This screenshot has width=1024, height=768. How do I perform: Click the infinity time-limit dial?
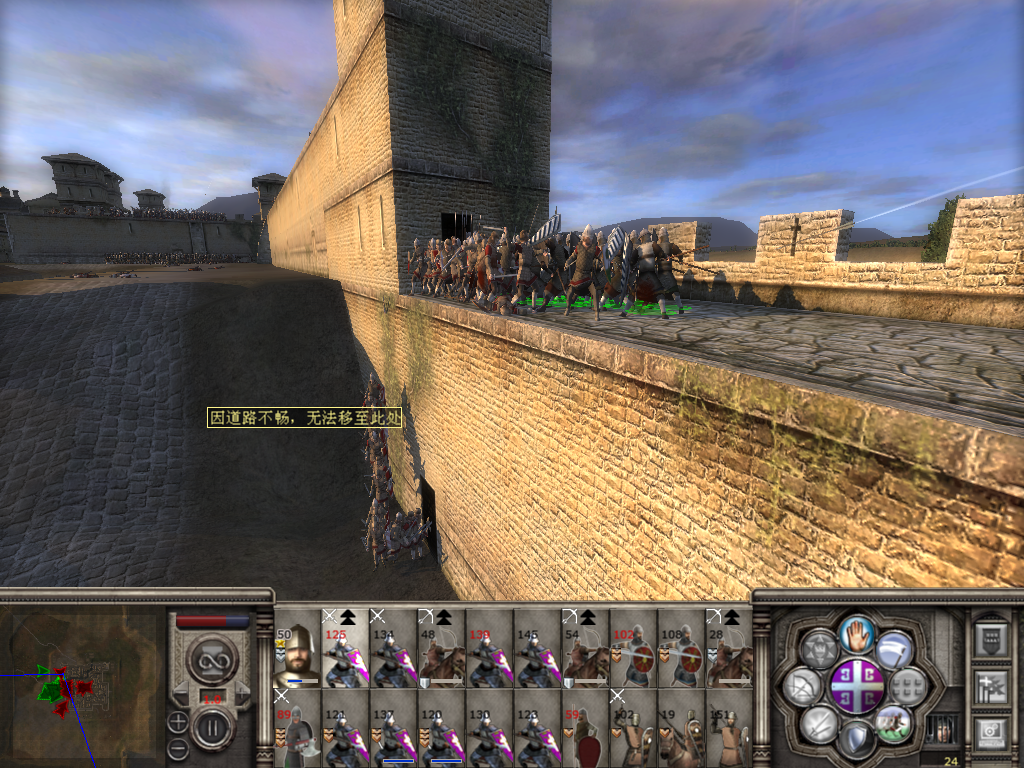(x=213, y=659)
